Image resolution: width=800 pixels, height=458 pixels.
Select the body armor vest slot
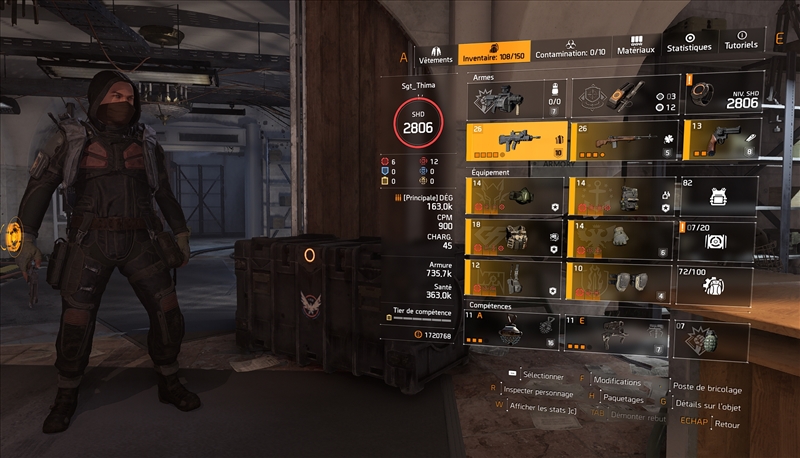516,239
